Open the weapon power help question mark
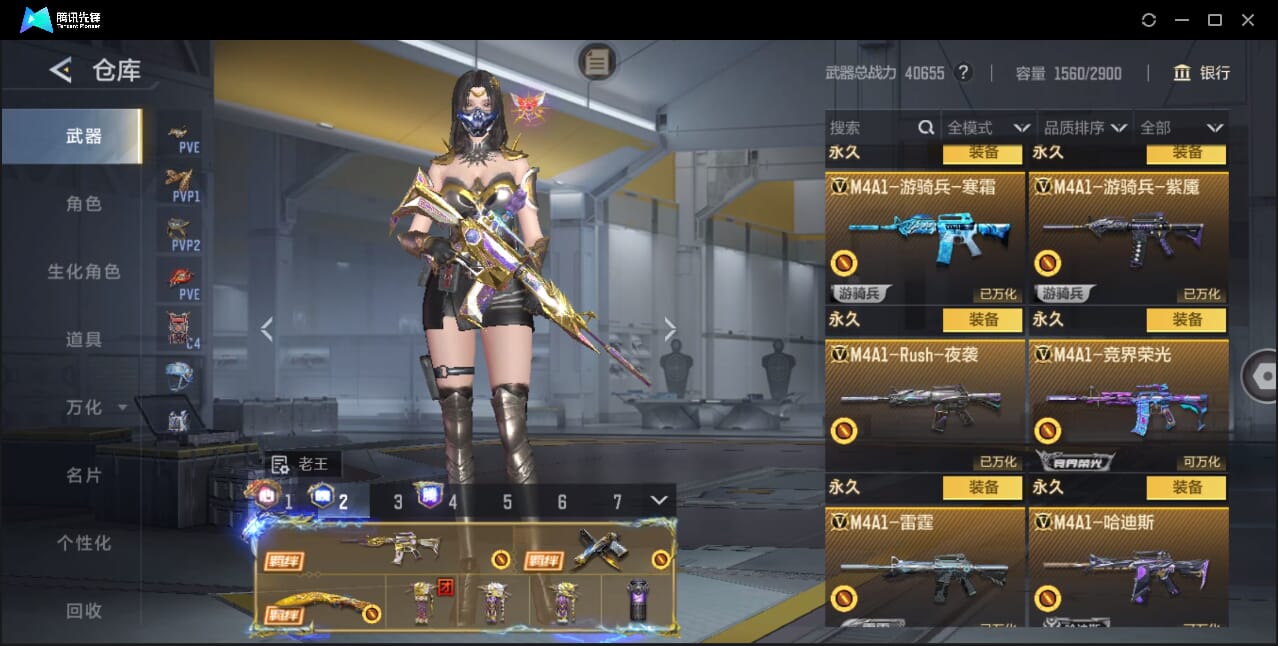The width and height of the screenshot is (1278, 646). [x=963, y=73]
